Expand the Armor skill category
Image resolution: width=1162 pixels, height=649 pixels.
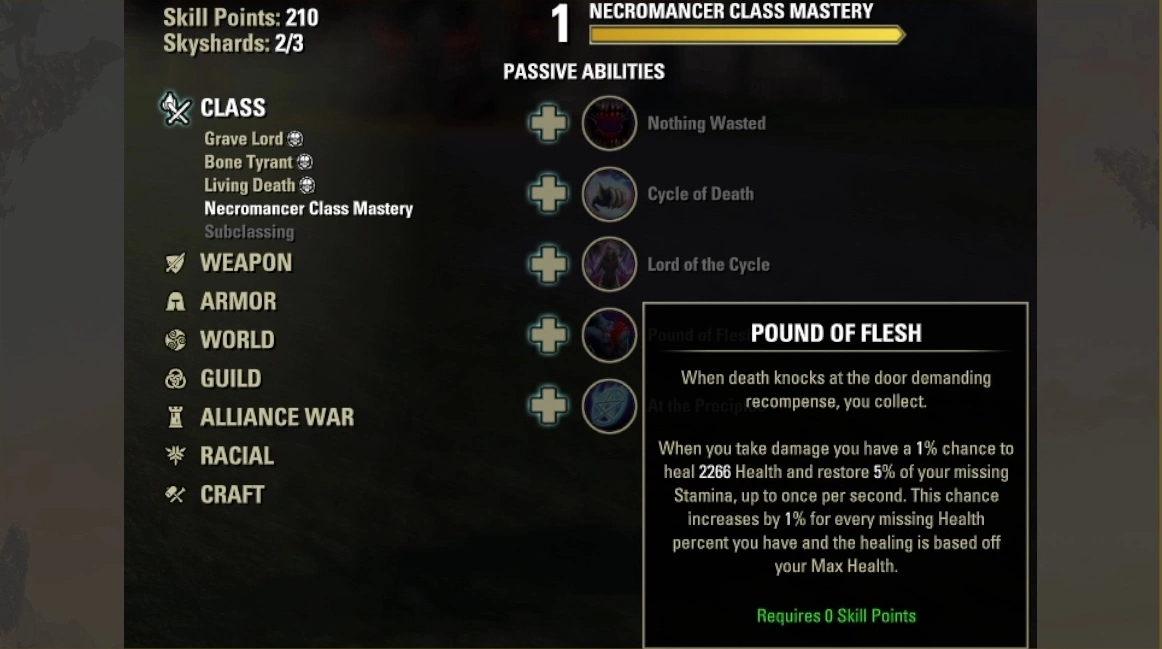click(x=237, y=301)
